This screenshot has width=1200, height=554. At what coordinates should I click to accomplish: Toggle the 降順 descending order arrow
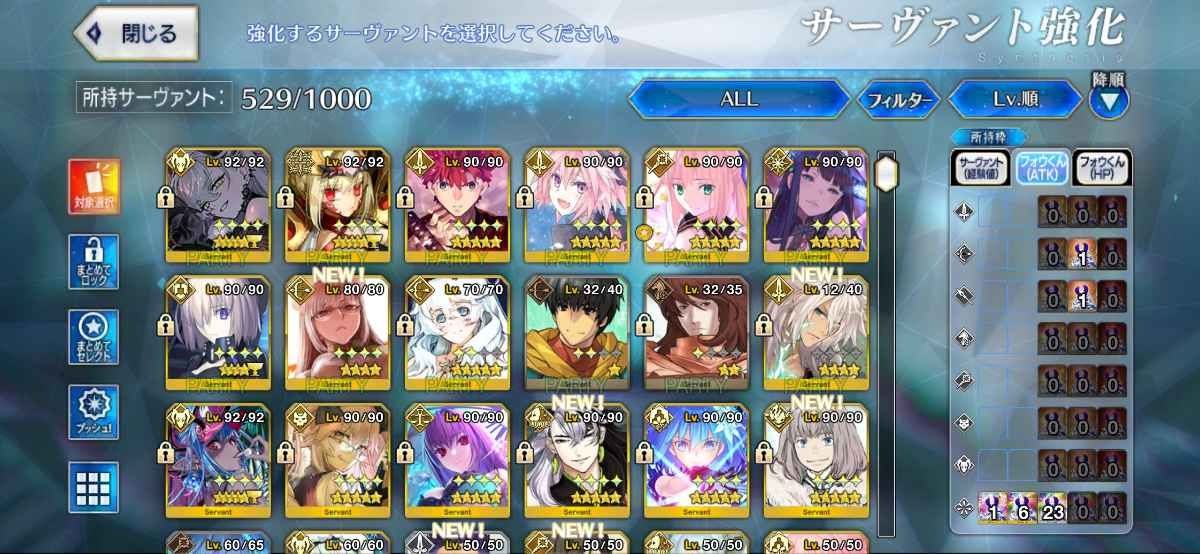1109,100
